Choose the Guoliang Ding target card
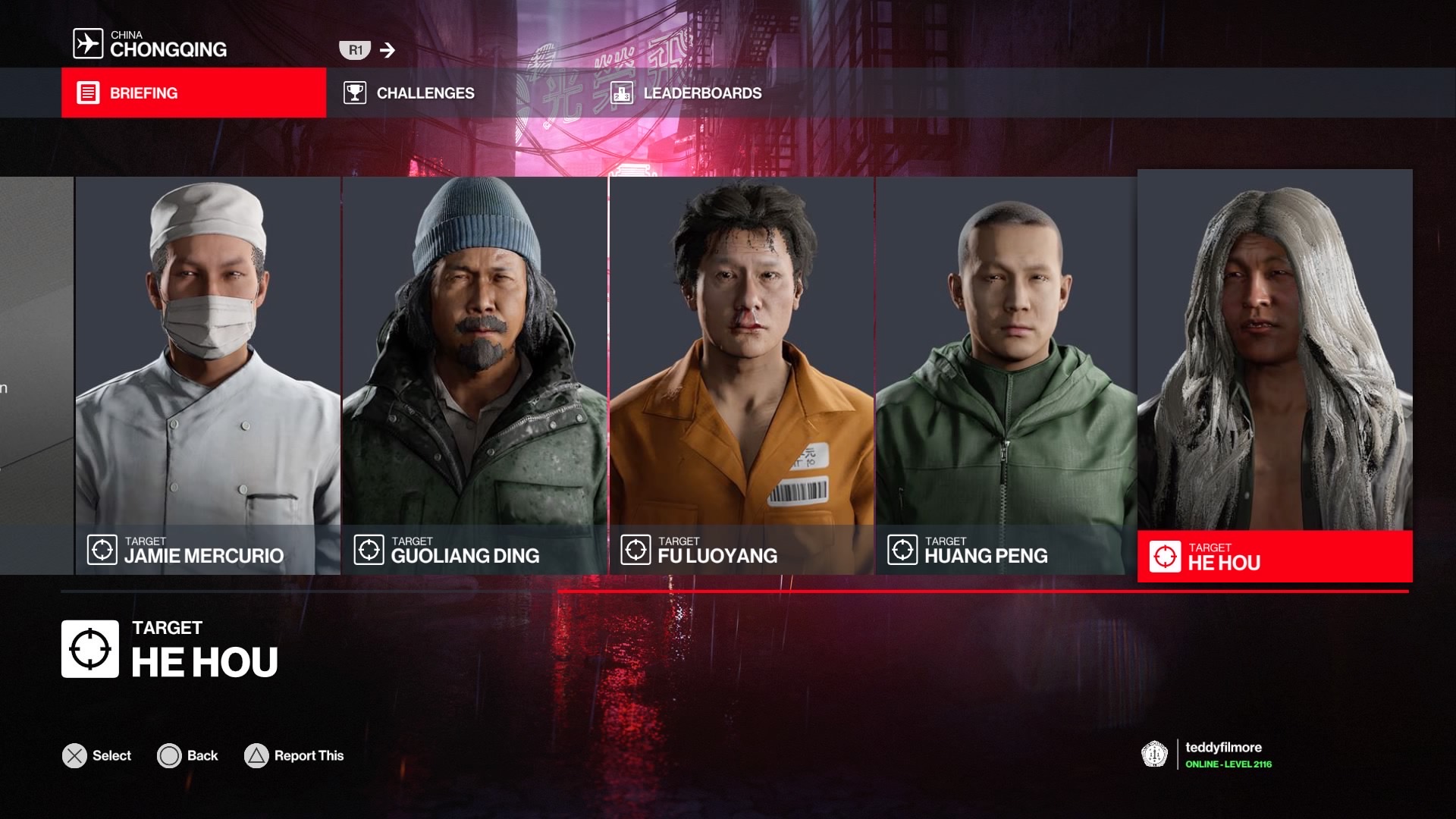The height and width of the screenshot is (819, 1456). 475,375
